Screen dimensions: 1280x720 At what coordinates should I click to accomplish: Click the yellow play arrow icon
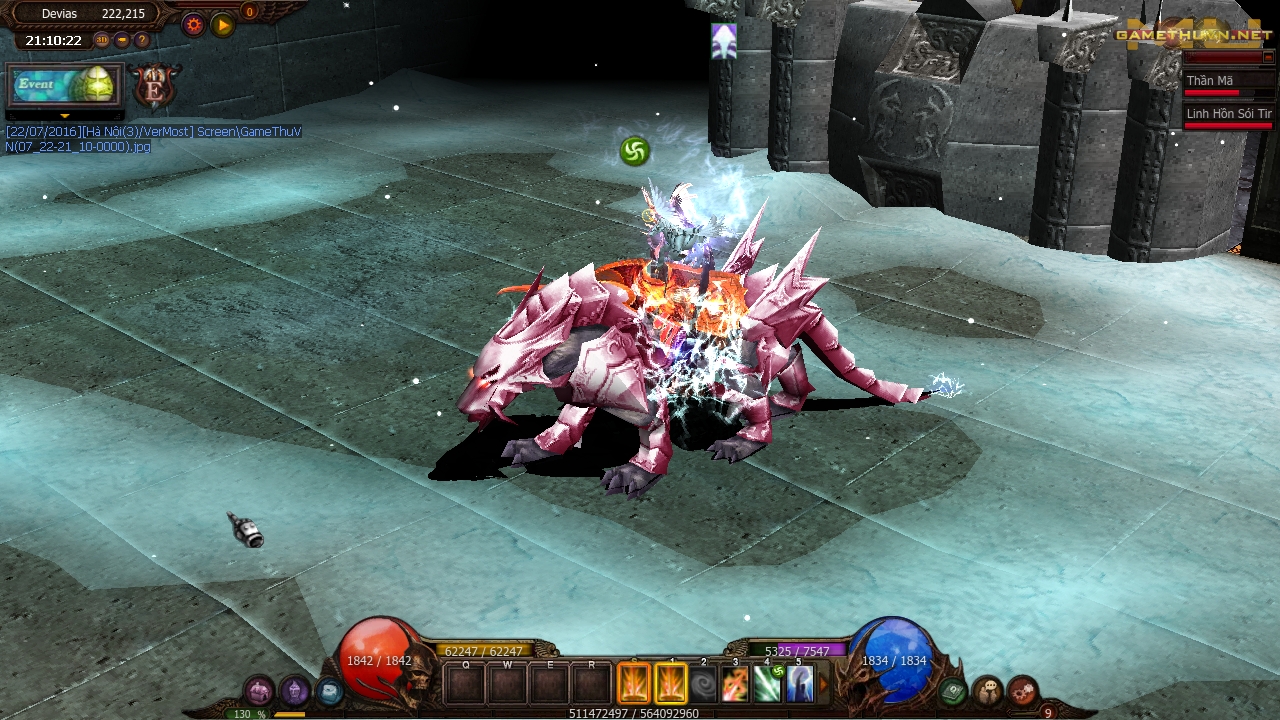click(224, 25)
